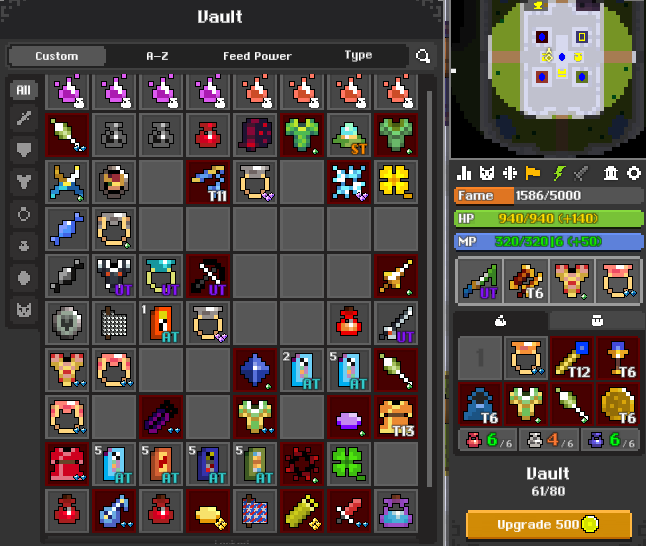Switch to the backpack inventory tab

[594, 321]
